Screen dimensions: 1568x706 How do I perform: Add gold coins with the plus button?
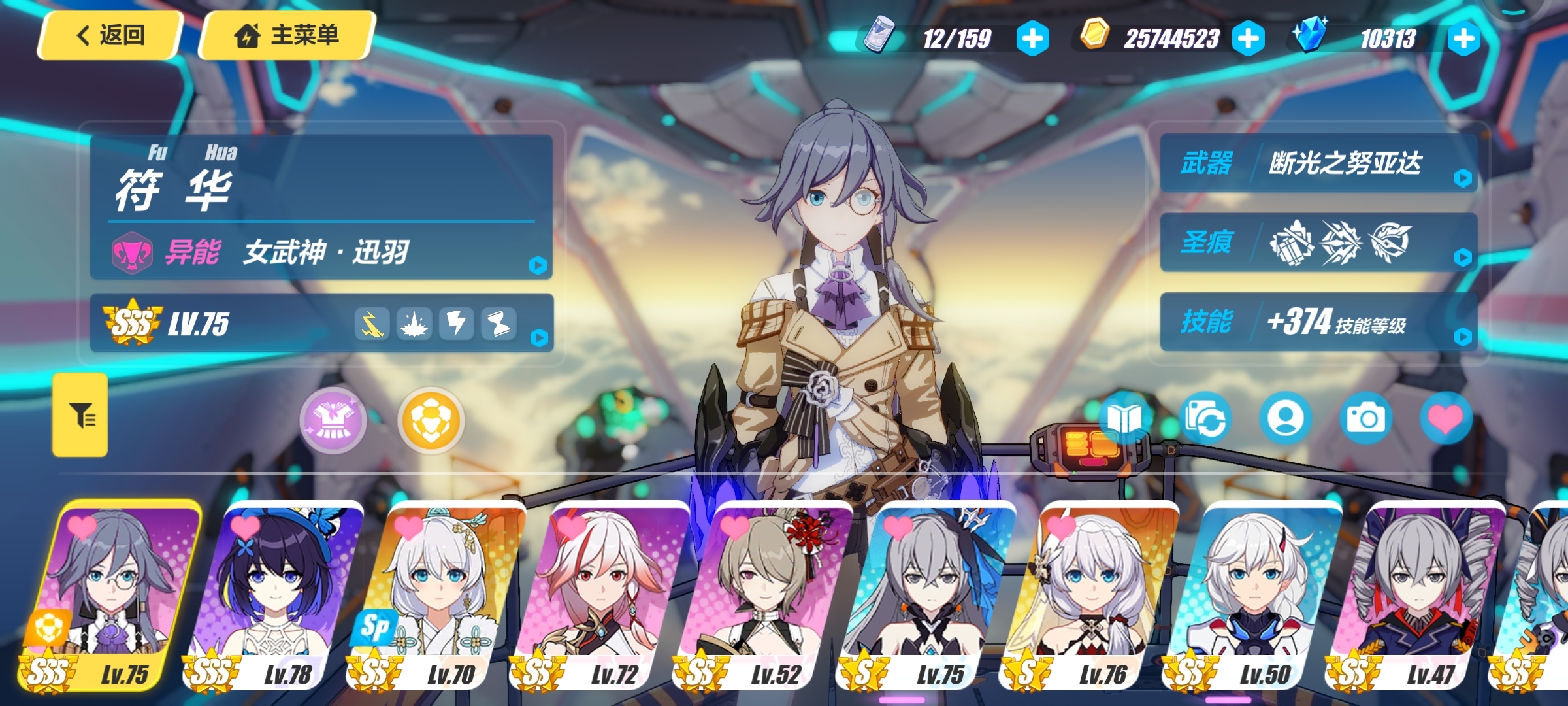point(1248,39)
